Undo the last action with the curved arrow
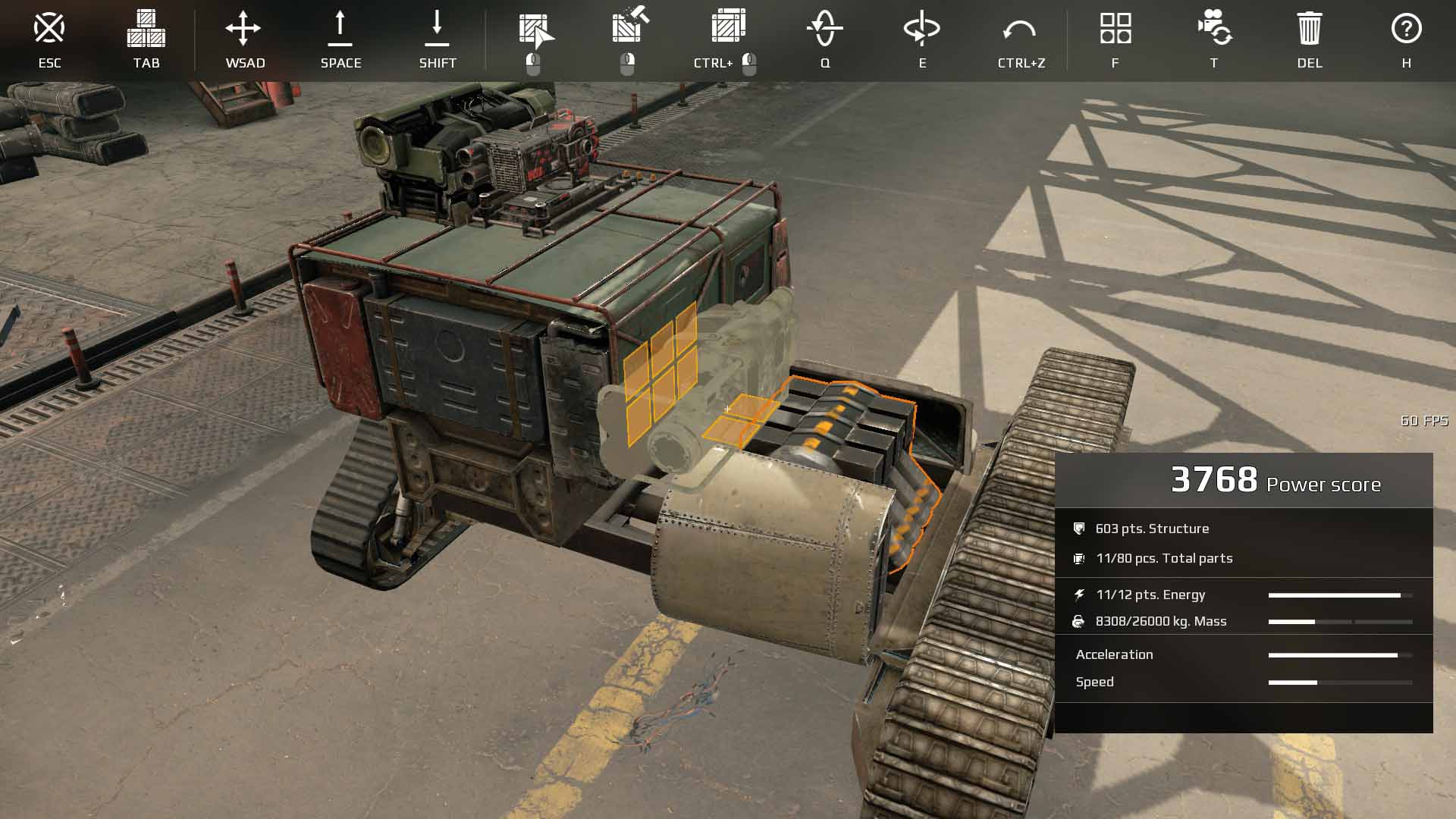The height and width of the screenshot is (819, 1456). [x=1019, y=30]
